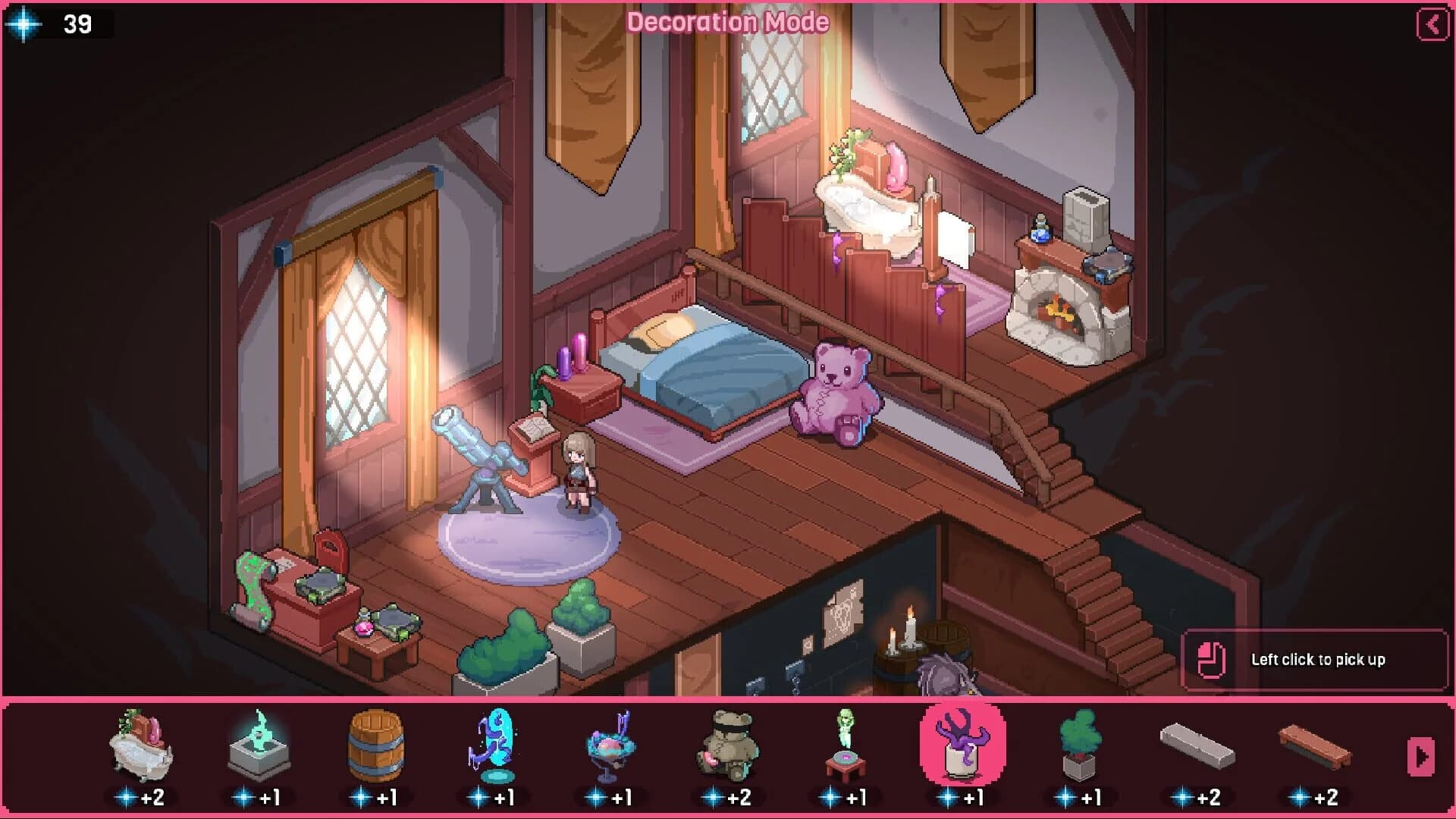Click the sparkle currency icon top left
The width and height of the screenshot is (1456, 819).
(23, 24)
